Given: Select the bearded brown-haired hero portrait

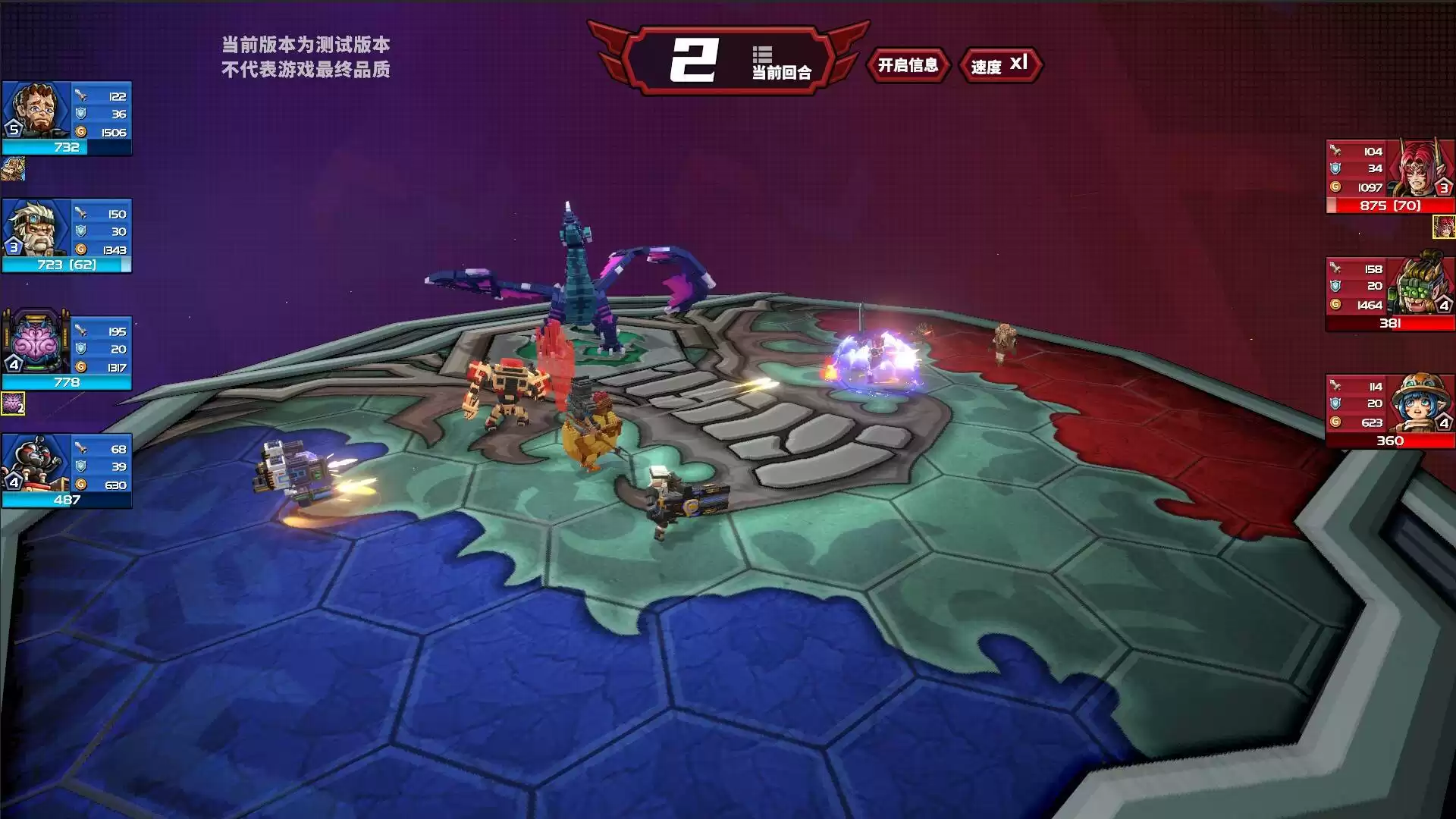Looking at the screenshot, I should click(x=36, y=110).
